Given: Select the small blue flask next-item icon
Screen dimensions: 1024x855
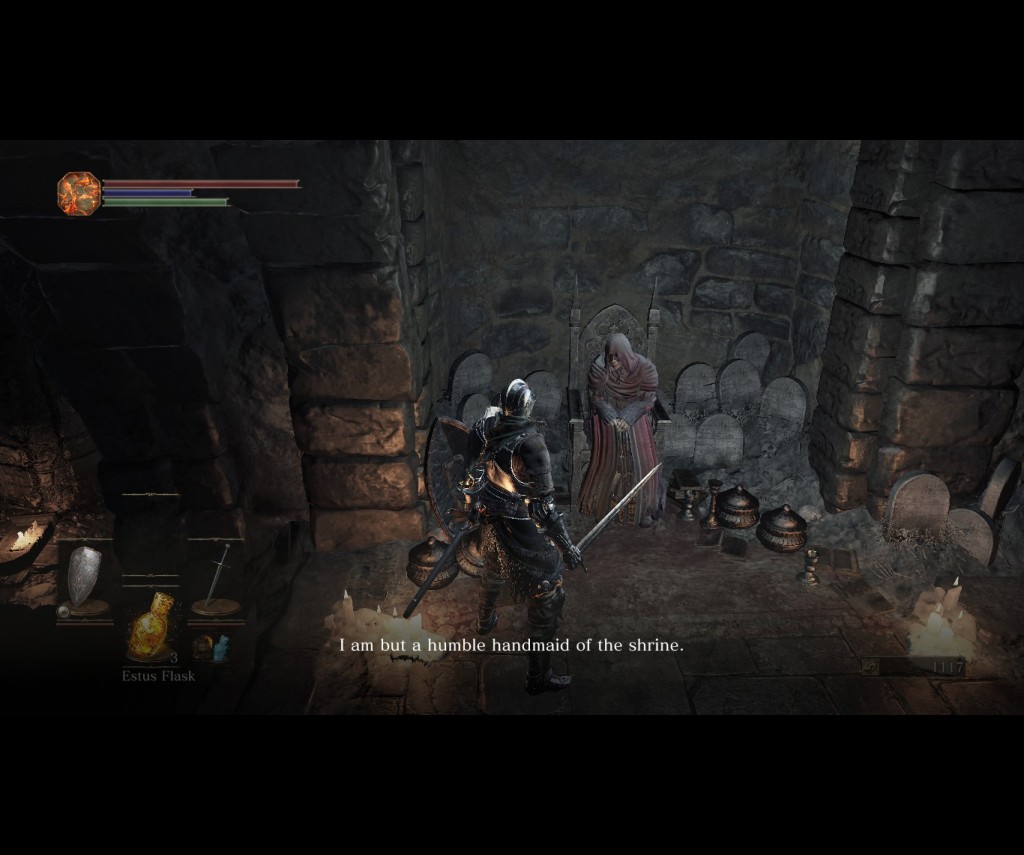Looking at the screenshot, I should point(212,646).
